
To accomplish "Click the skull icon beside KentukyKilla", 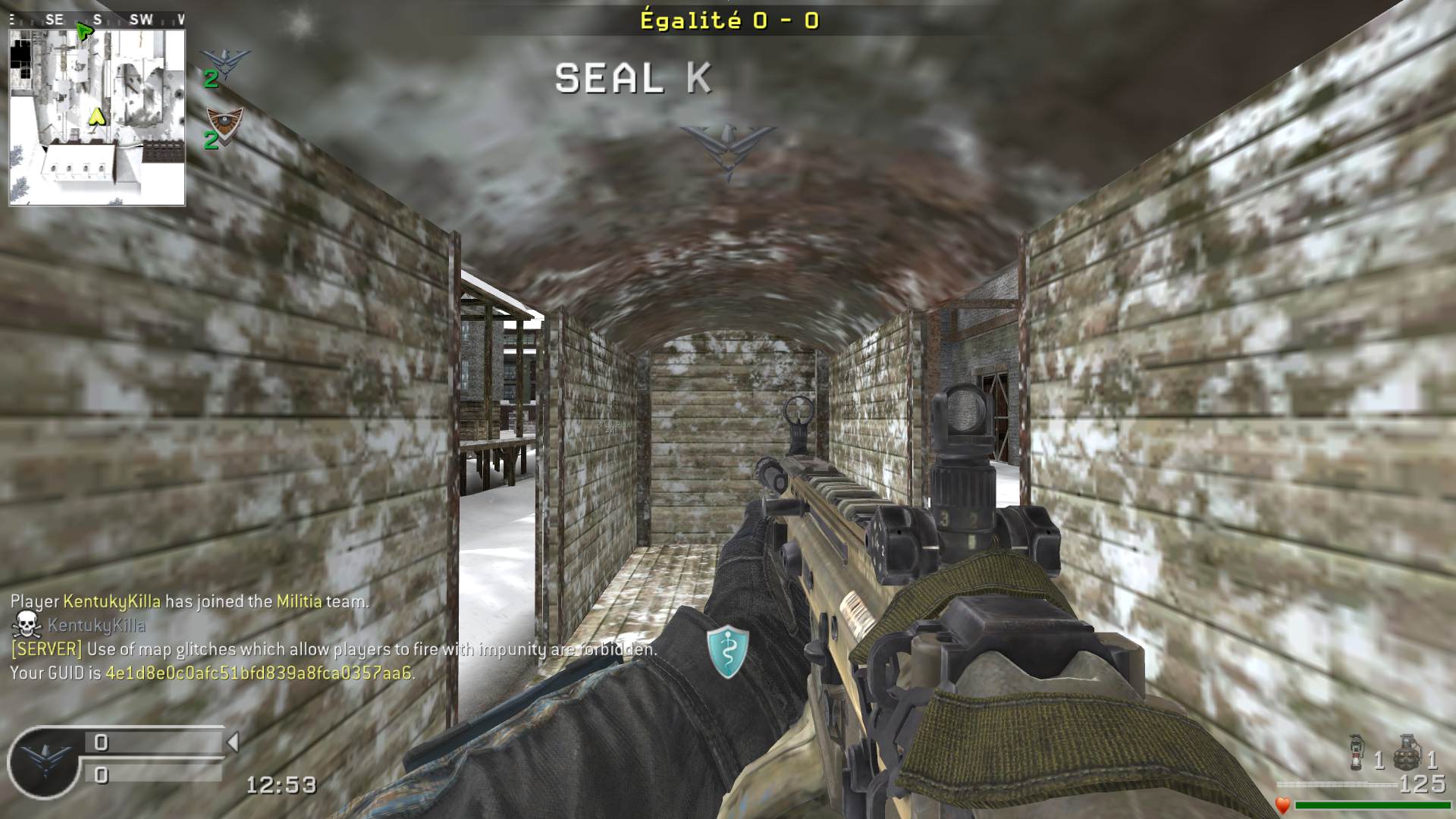I will point(27,625).
